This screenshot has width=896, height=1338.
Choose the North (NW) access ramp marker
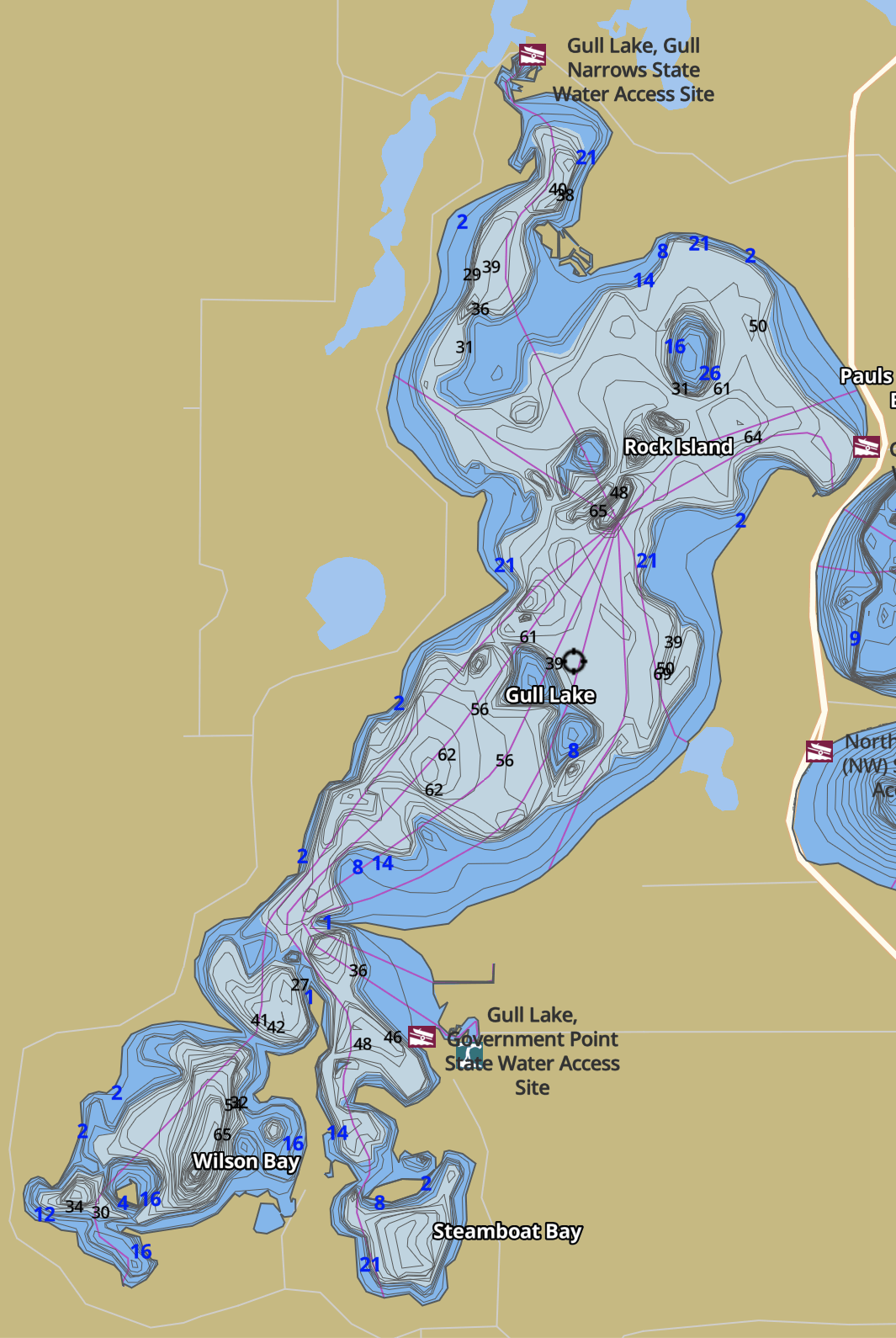coord(819,751)
